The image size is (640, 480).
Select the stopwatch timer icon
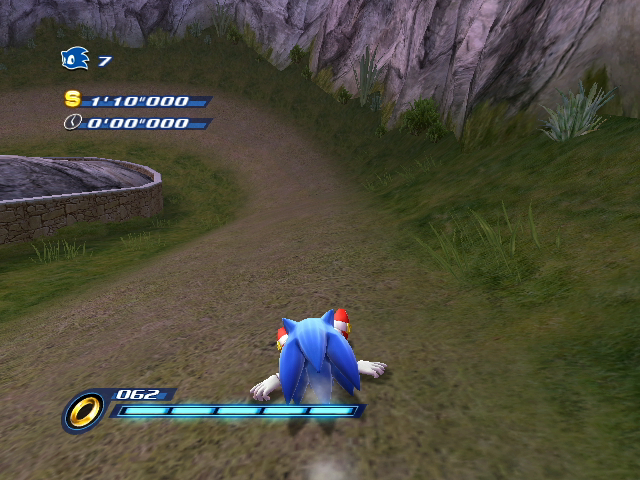click(73, 122)
